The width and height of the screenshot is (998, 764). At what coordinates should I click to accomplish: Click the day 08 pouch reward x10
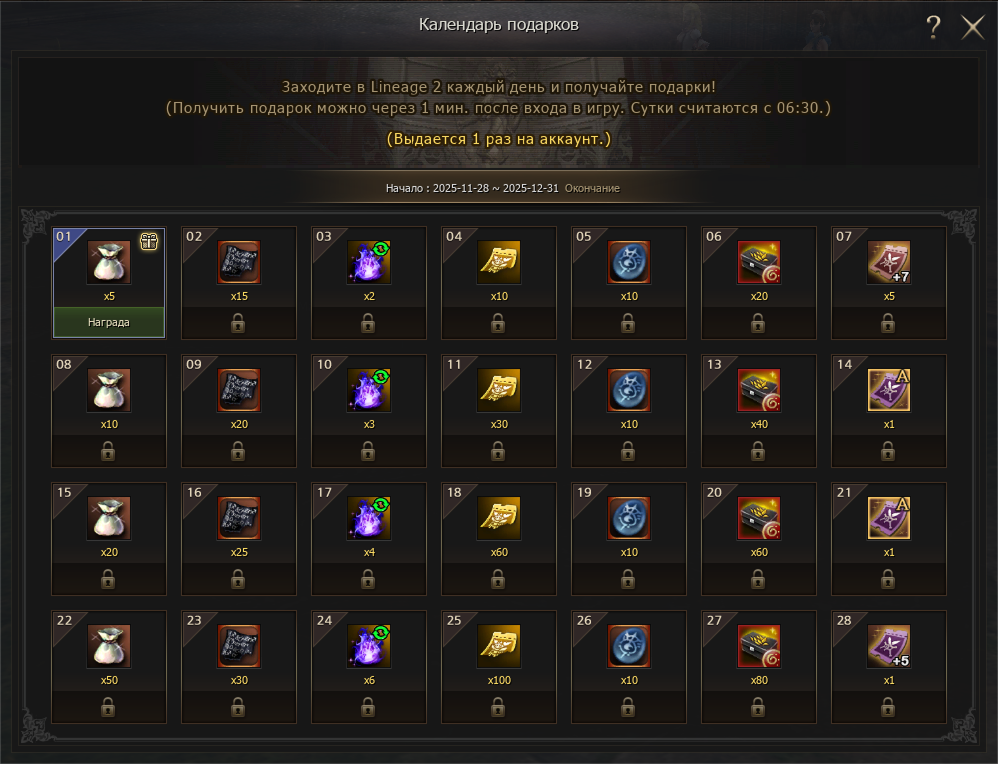coord(109,390)
